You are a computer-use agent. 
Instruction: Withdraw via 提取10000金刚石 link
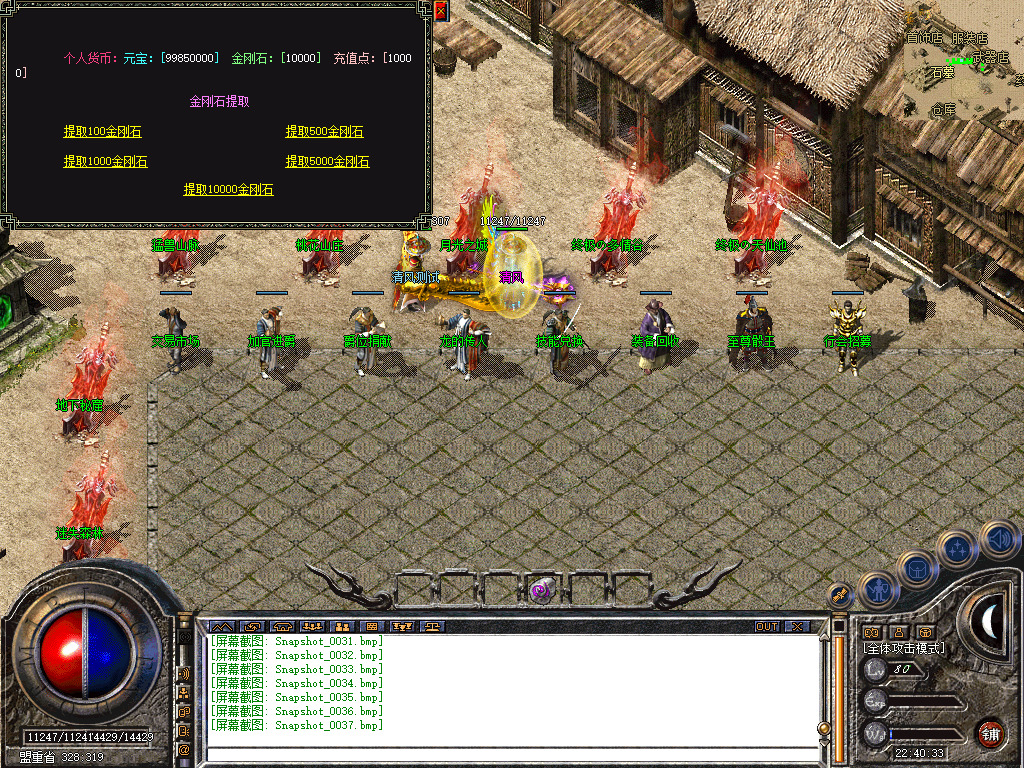[228, 190]
